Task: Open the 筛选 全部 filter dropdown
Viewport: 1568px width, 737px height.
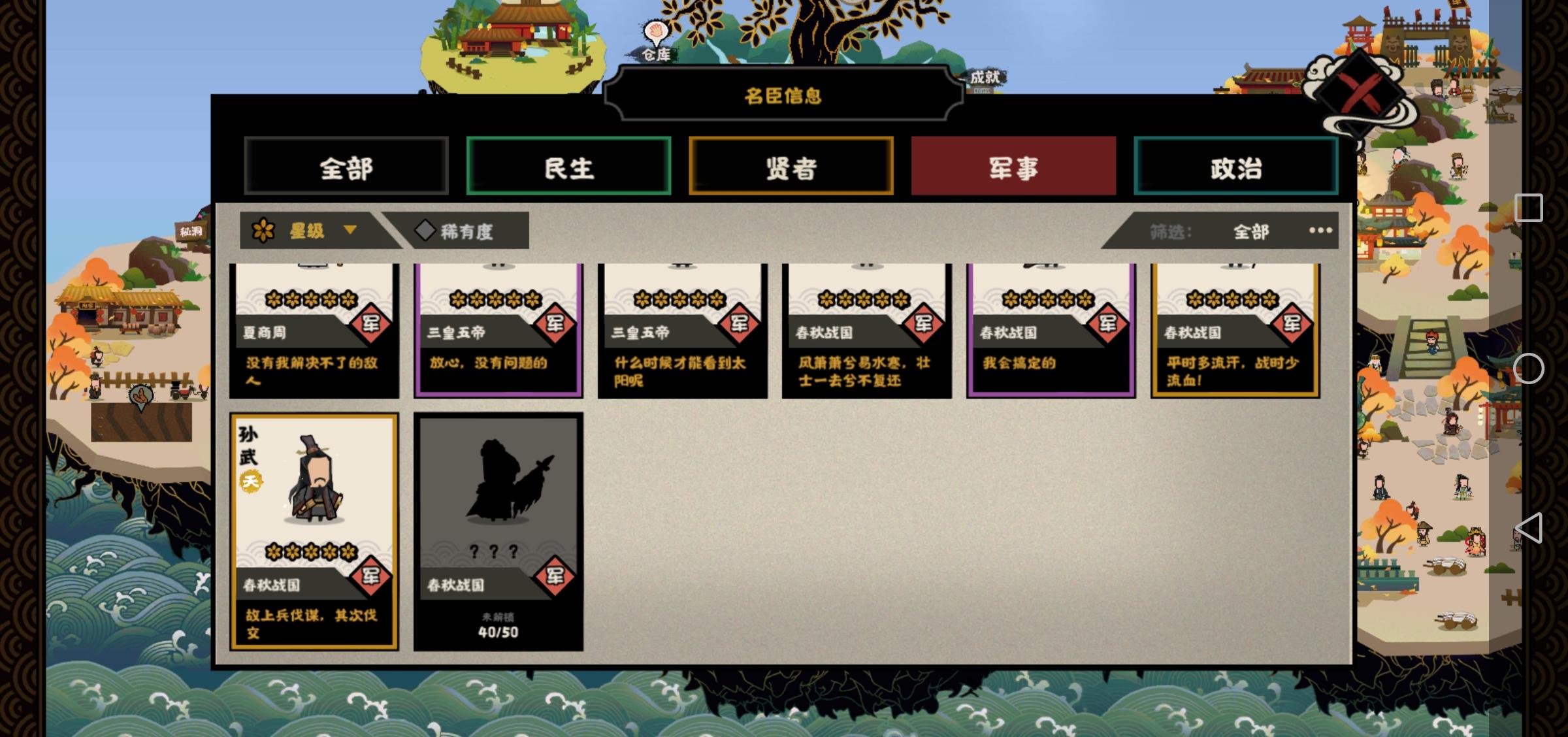Action: [x=1252, y=231]
